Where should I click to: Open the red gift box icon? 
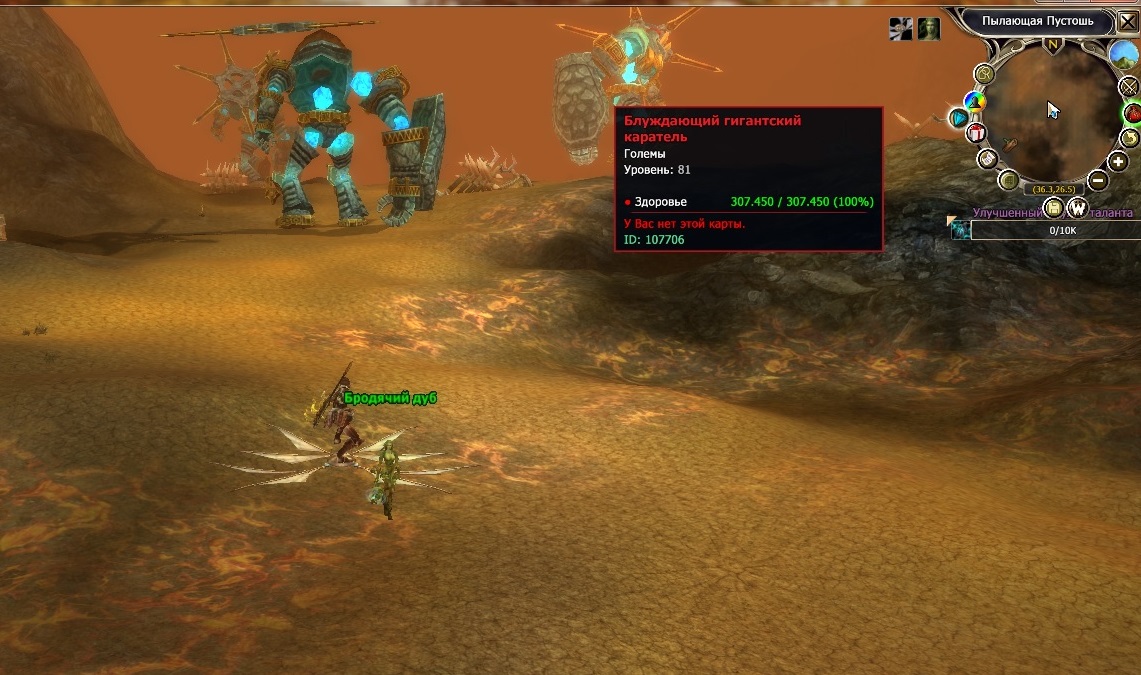click(977, 132)
